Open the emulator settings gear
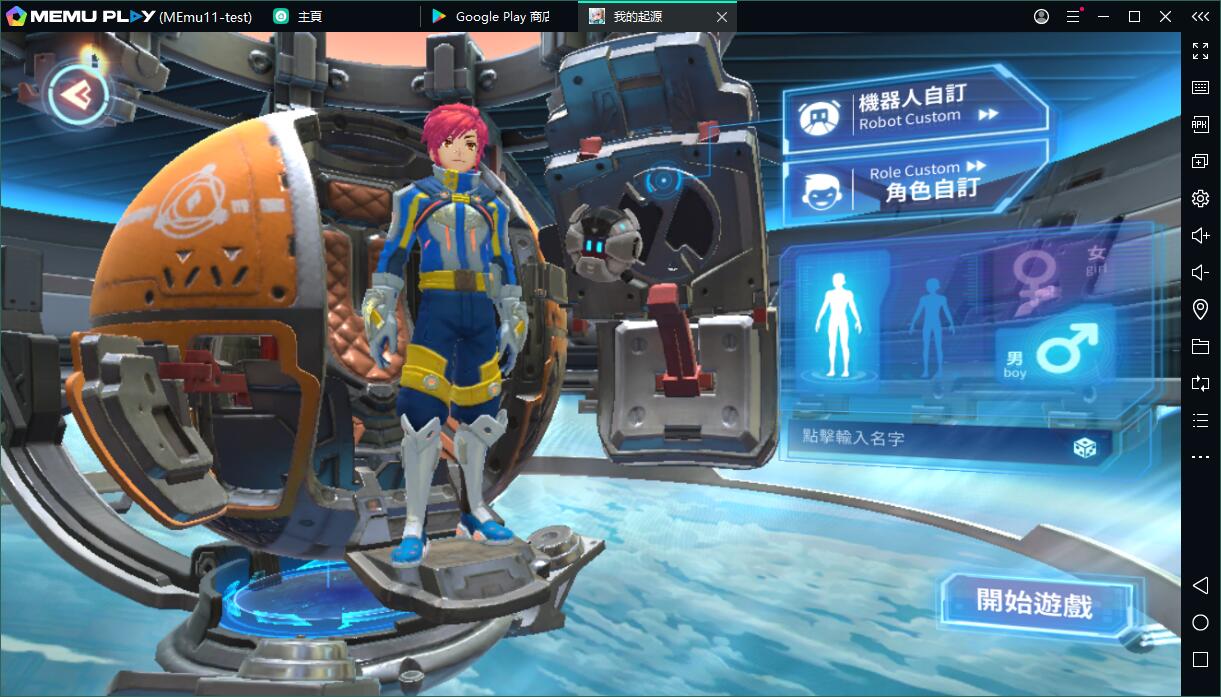1221x697 pixels. click(x=1200, y=199)
